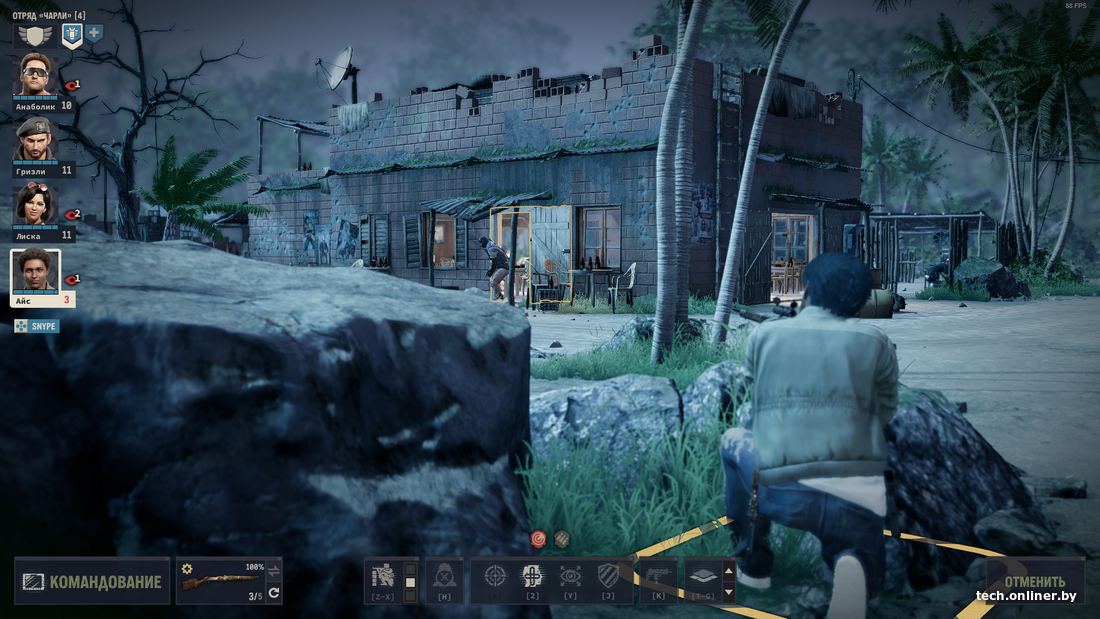Activate the eye overwatch ability

(x=570, y=577)
